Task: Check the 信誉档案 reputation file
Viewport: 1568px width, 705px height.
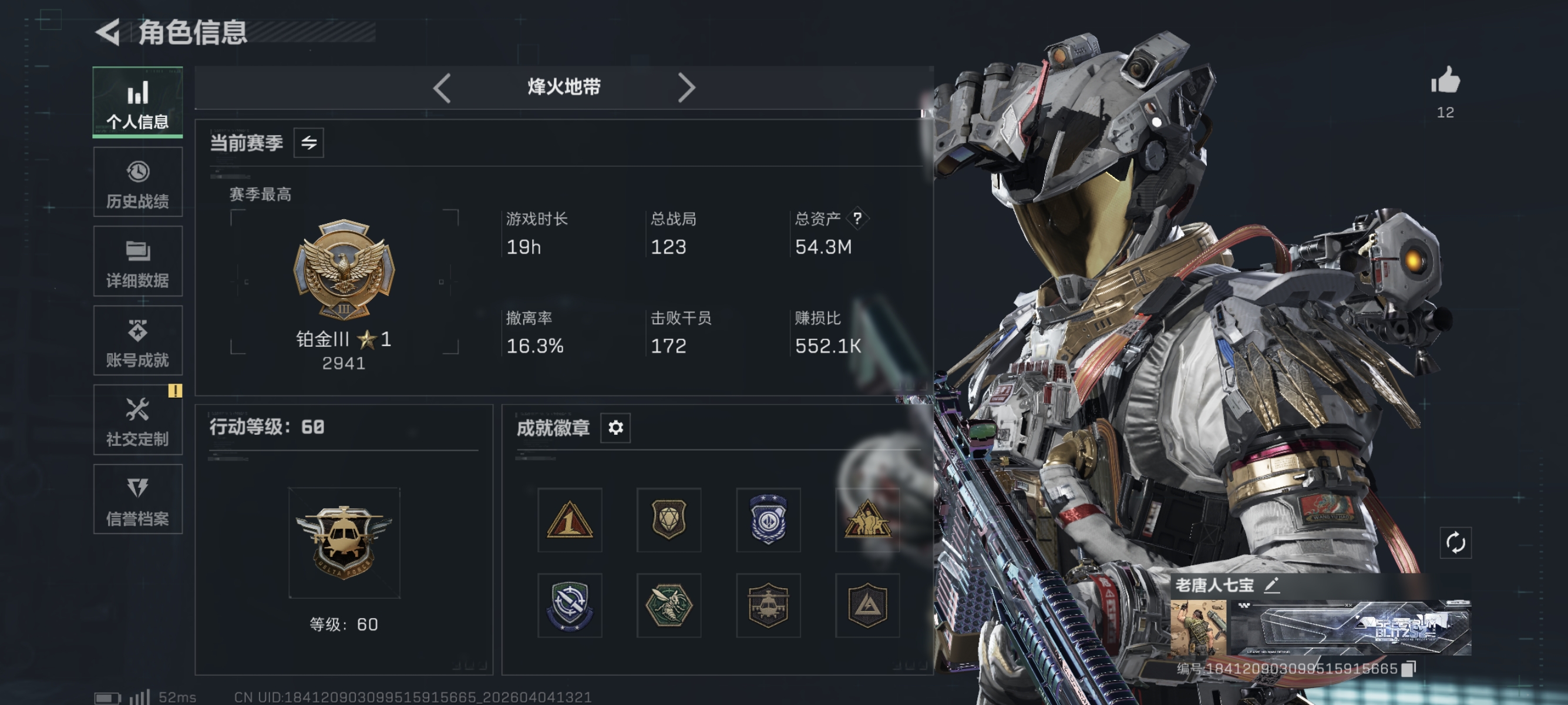Action: coord(137,499)
